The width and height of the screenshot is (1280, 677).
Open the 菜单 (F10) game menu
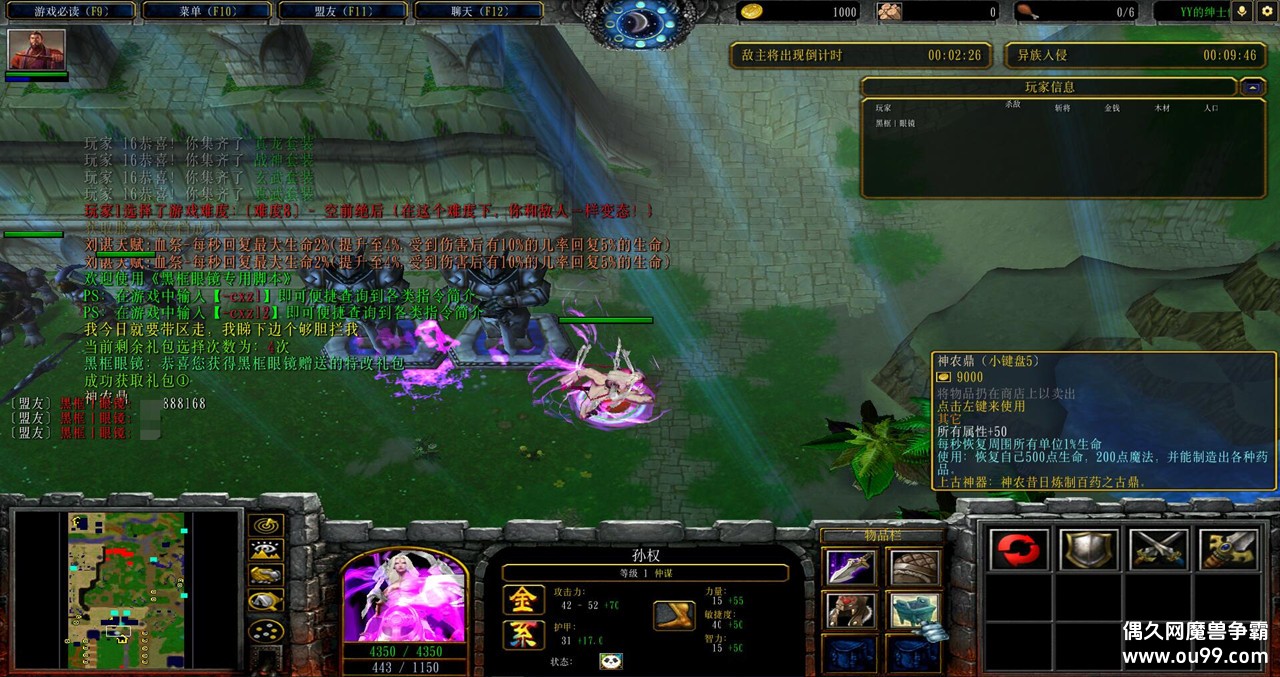coord(207,12)
